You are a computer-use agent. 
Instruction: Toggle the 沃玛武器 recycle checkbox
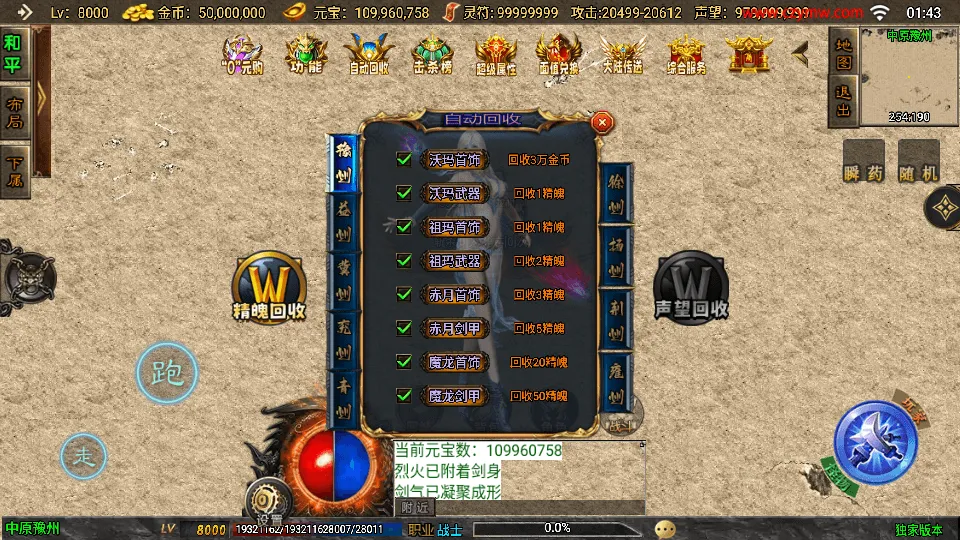click(x=404, y=193)
